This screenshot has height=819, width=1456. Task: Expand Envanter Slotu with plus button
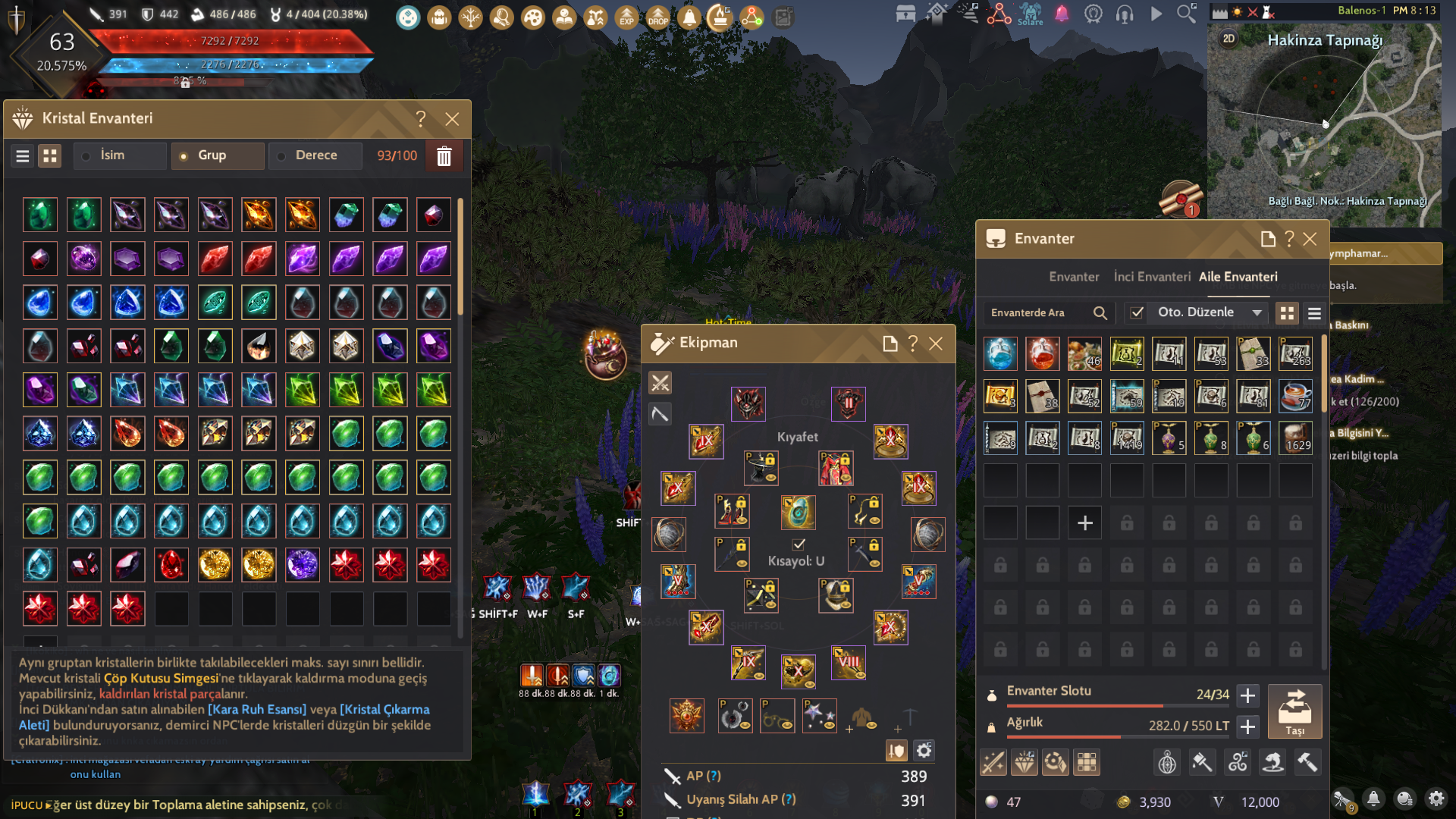tap(1247, 695)
